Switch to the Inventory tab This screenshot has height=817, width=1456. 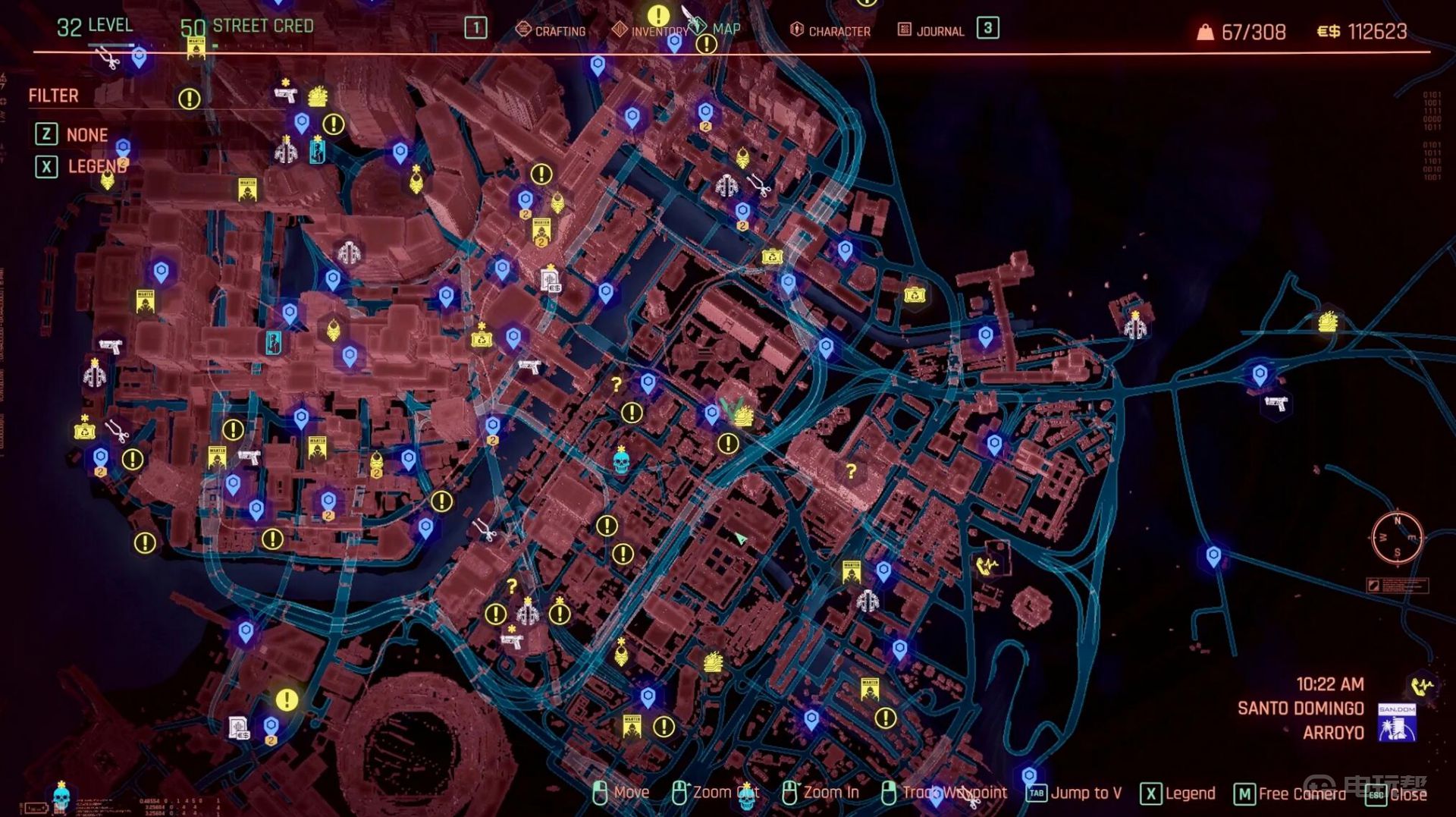pyautogui.click(x=651, y=30)
